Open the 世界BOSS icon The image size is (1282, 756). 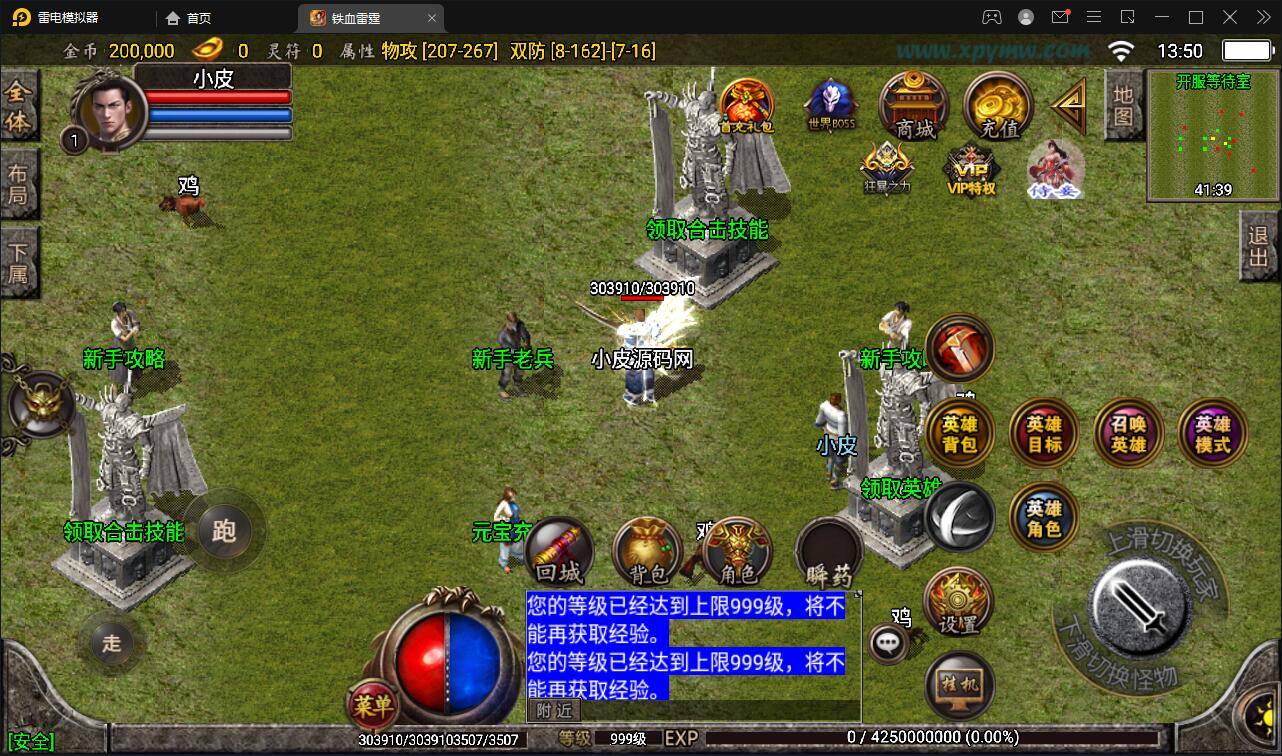831,104
